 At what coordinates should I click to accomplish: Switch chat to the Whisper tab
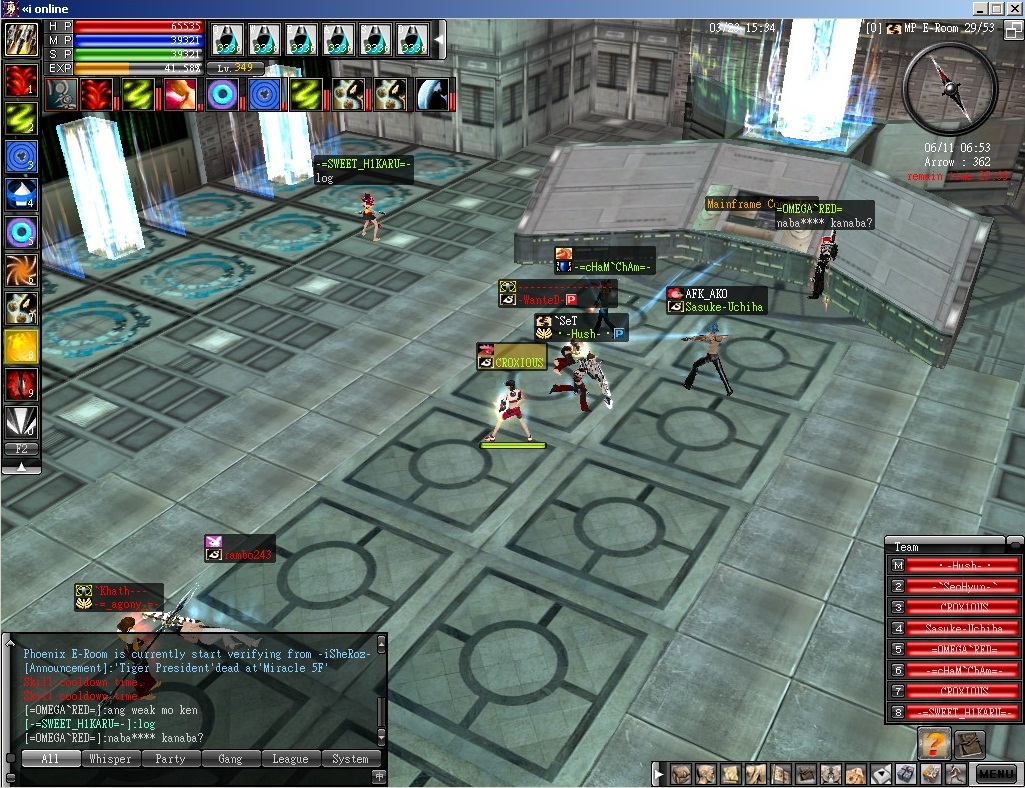pyautogui.click(x=110, y=759)
